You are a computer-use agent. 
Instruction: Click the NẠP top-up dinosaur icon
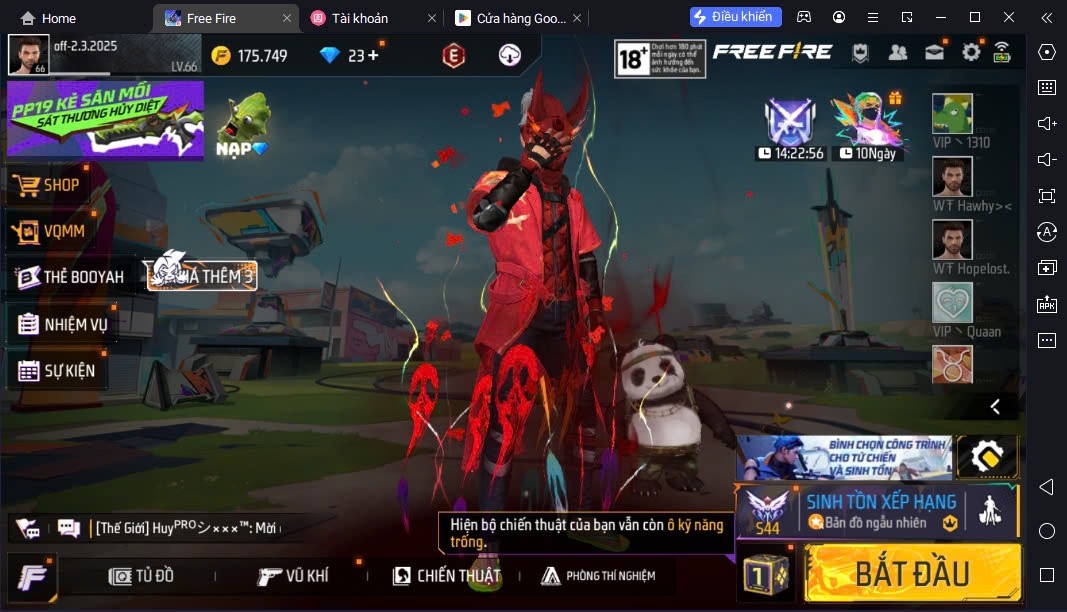243,126
